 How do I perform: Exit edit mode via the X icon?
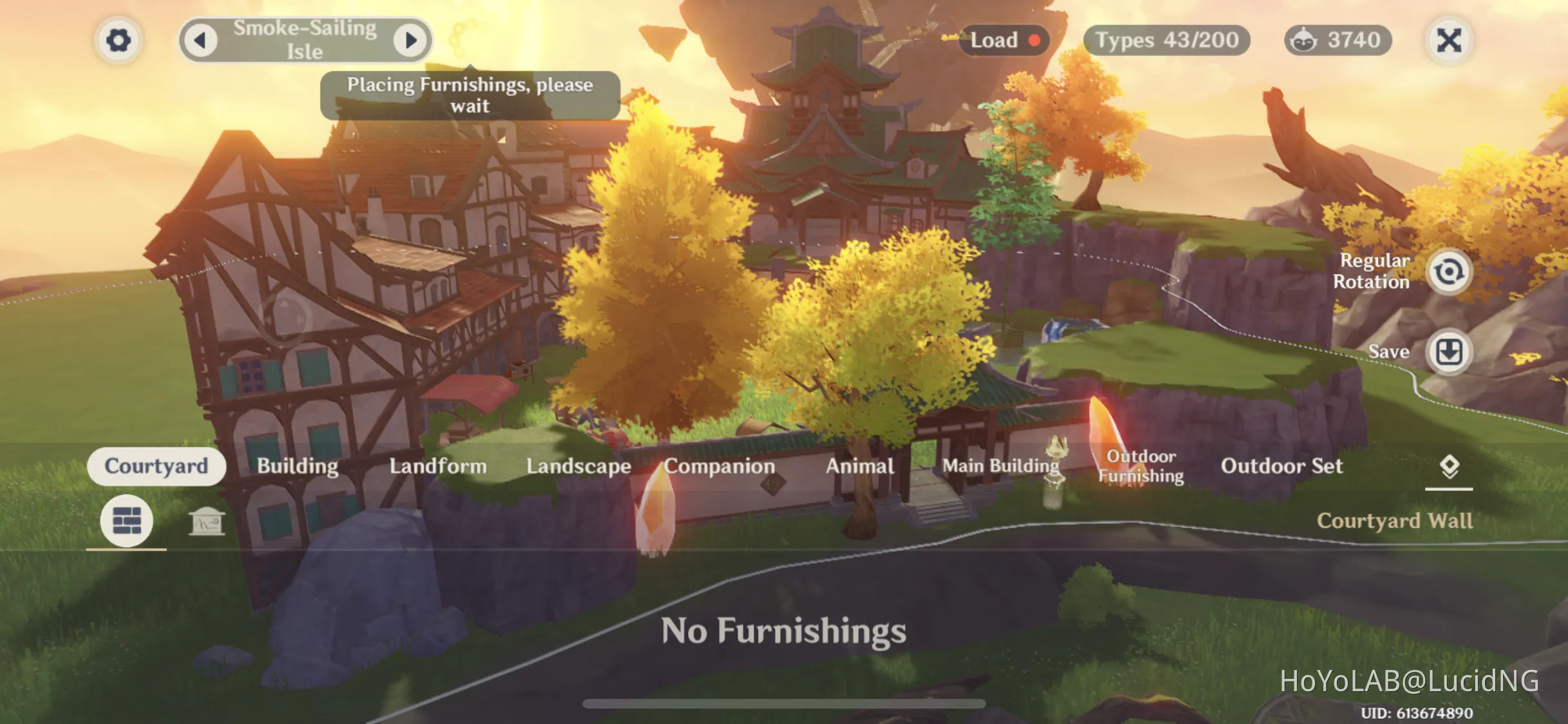pyautogui.click(x=1449, y=40)
